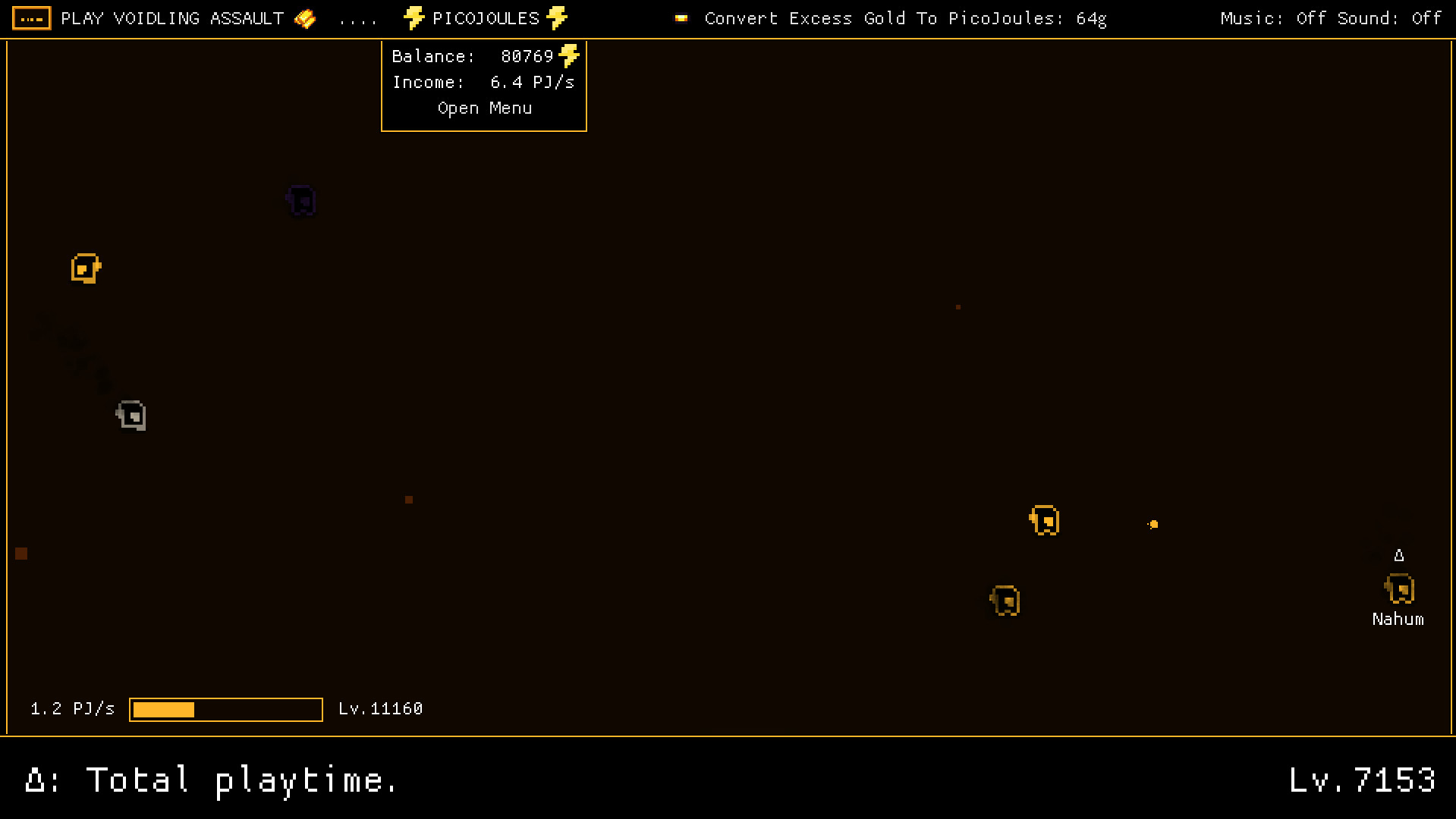Click the Nahum character sprite

1399,588
